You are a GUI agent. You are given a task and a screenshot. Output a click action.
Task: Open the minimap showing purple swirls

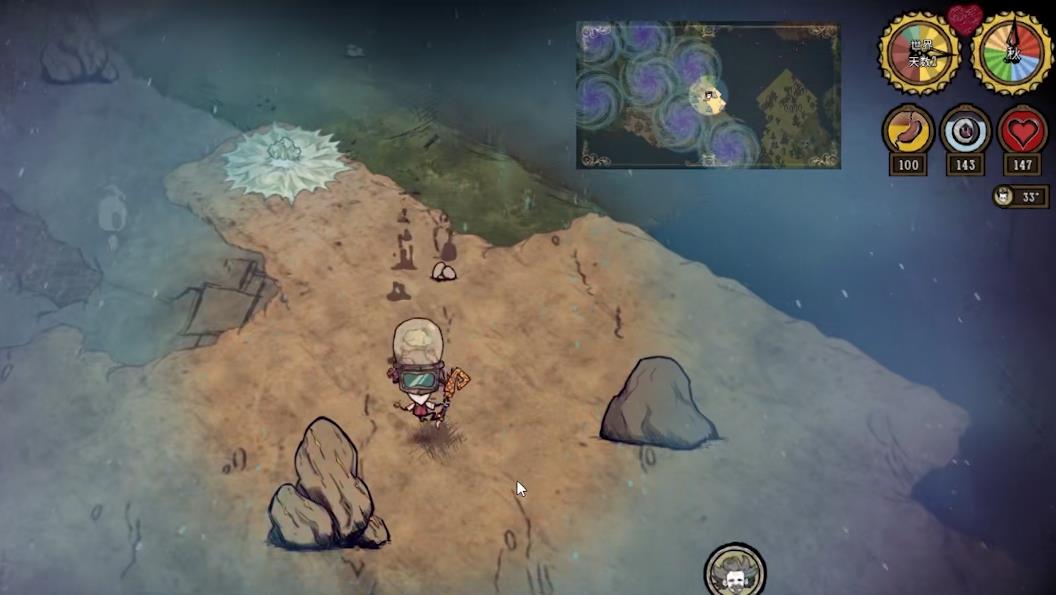[708, 95]
